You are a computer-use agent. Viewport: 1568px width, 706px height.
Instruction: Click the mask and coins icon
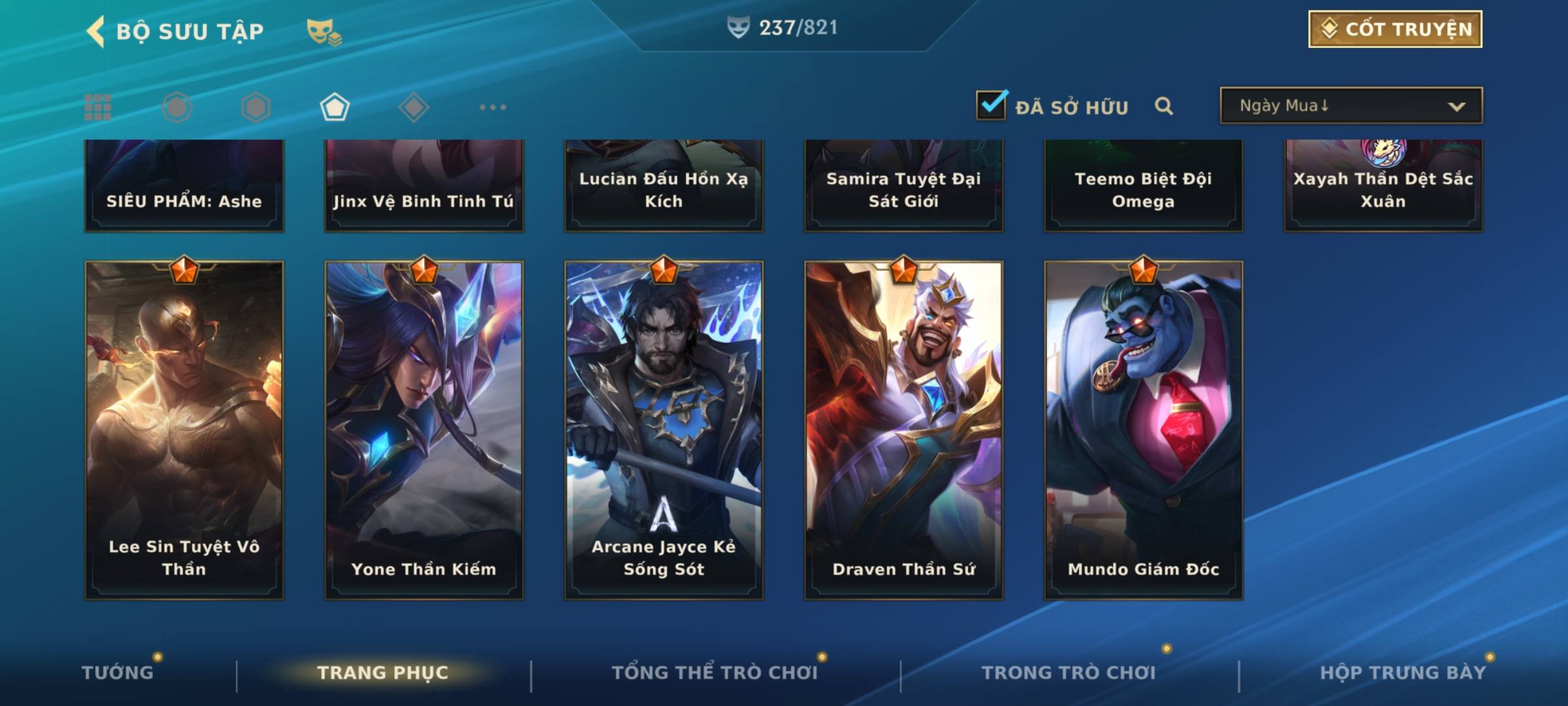(x=324, y=31)
